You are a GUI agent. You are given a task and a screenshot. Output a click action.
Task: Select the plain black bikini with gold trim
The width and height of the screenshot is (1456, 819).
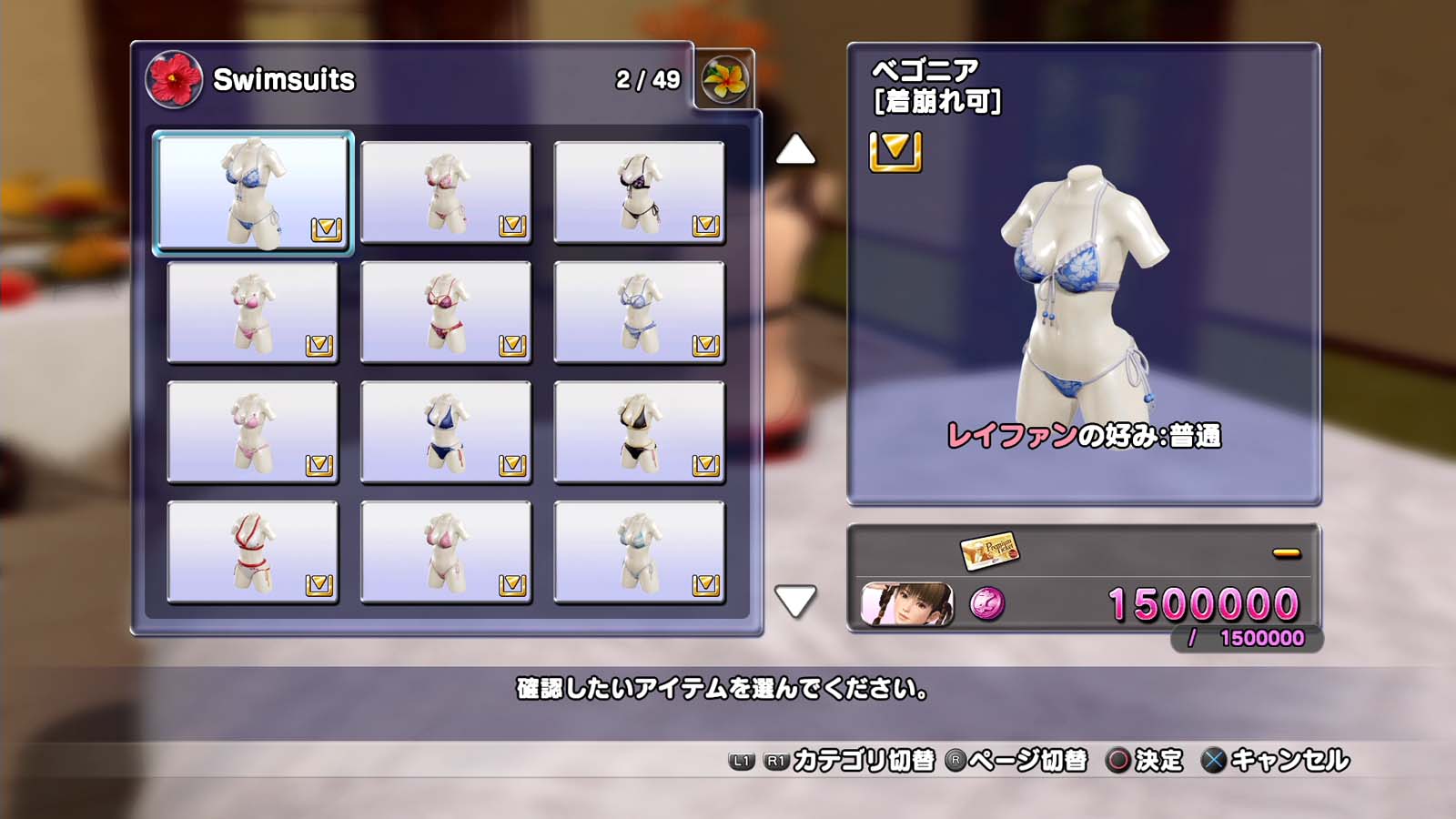(639, 431)
